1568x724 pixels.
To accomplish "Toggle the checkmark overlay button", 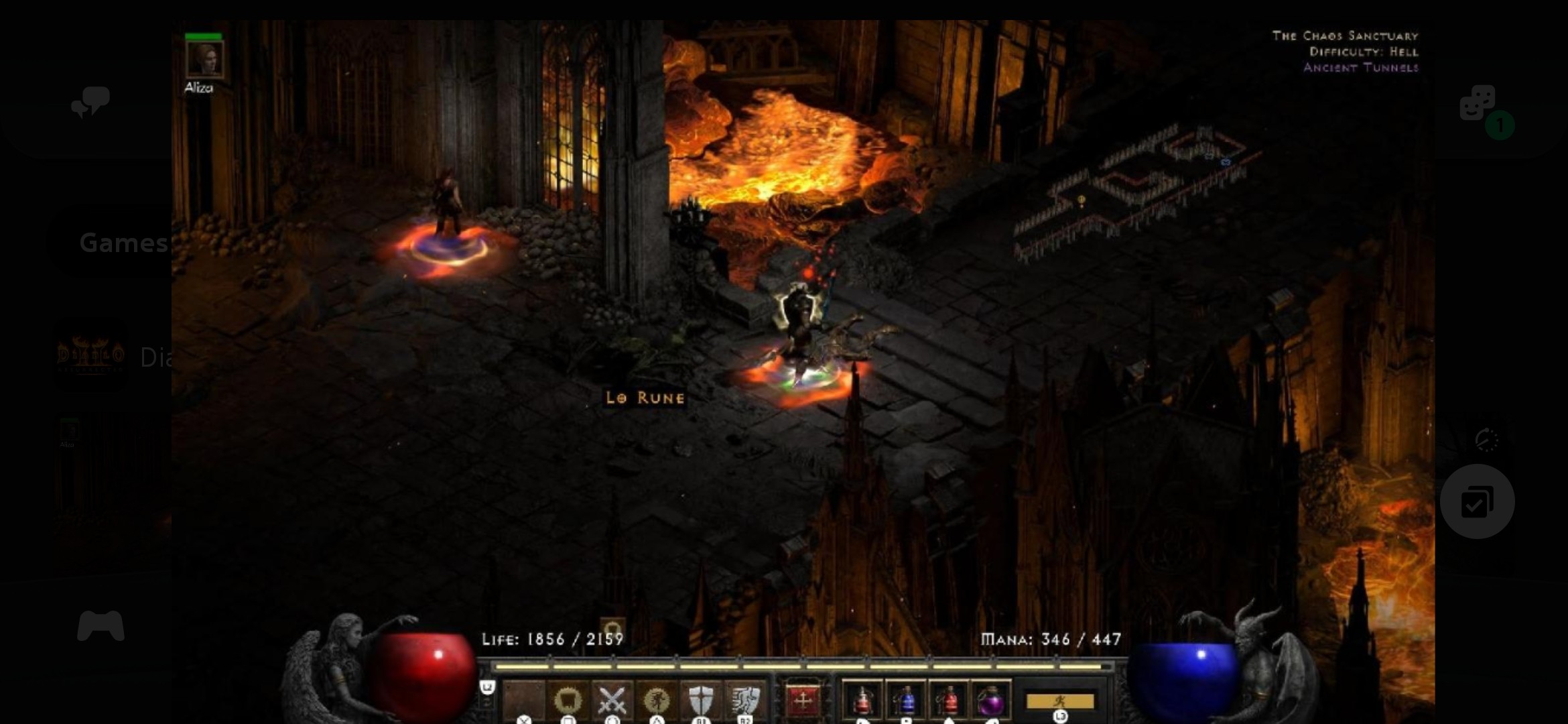I will [1476, 501].
